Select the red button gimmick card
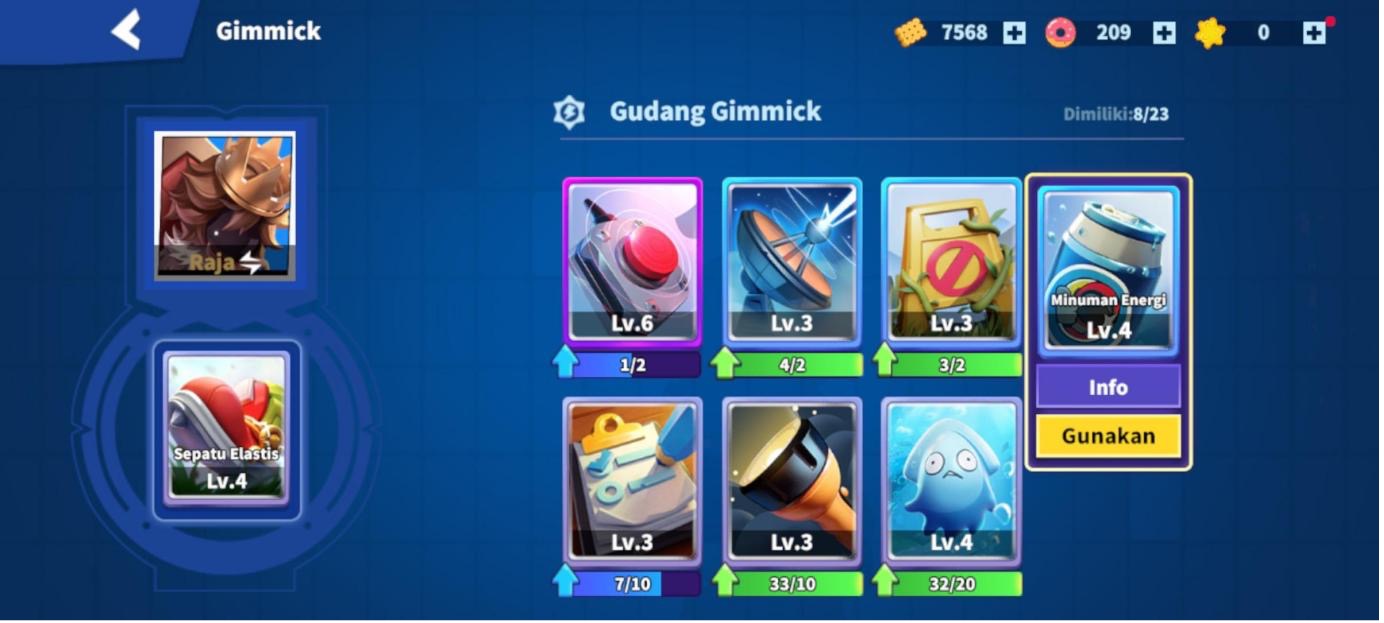The height and width of the screenshot is (623, 1384). click(x=632, y=261)
